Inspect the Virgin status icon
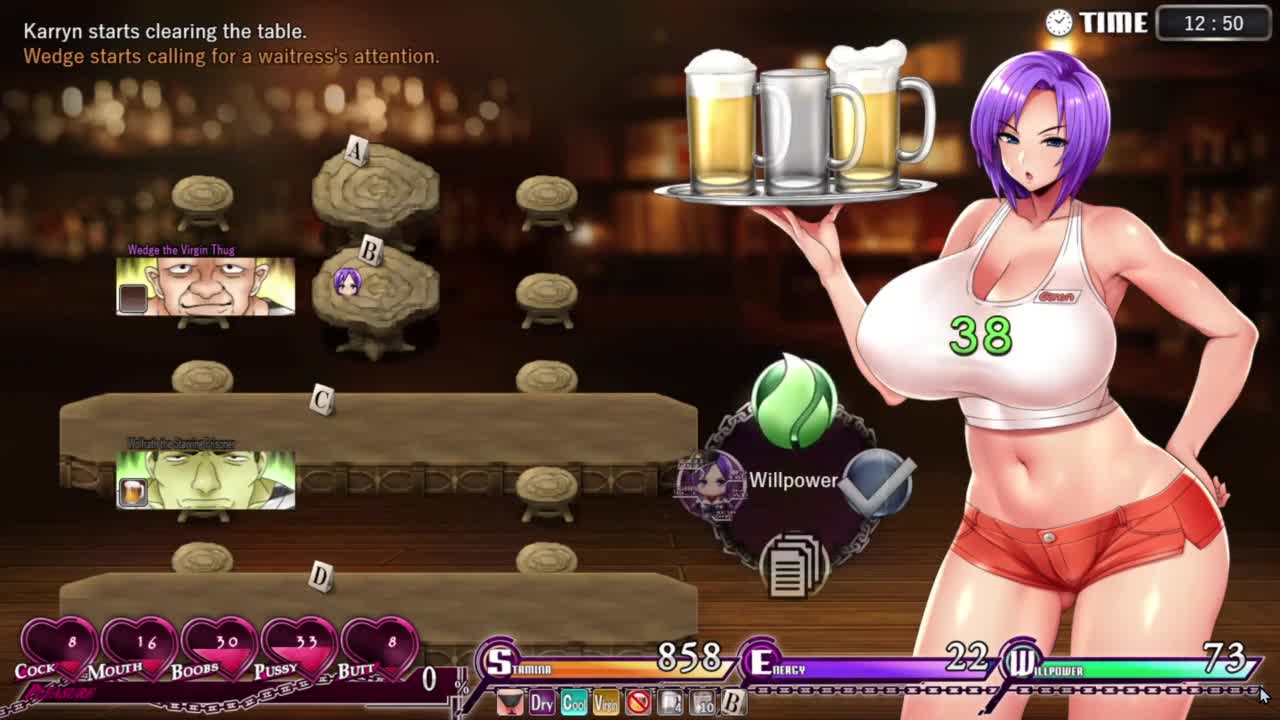Screen dimensions: 1280x720 click(x=605, y=703)
